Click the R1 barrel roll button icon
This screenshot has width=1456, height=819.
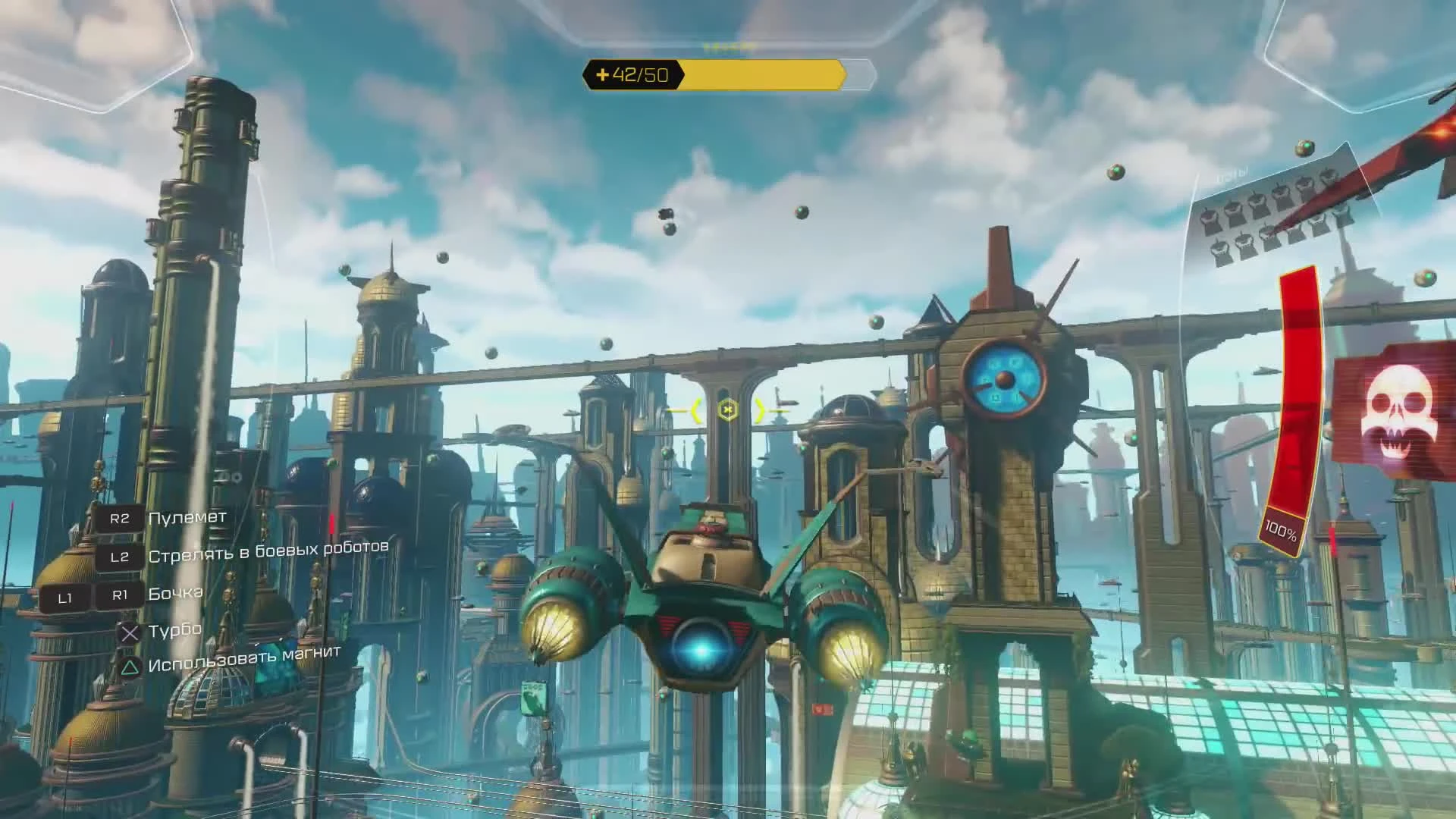tap(120, 597)
